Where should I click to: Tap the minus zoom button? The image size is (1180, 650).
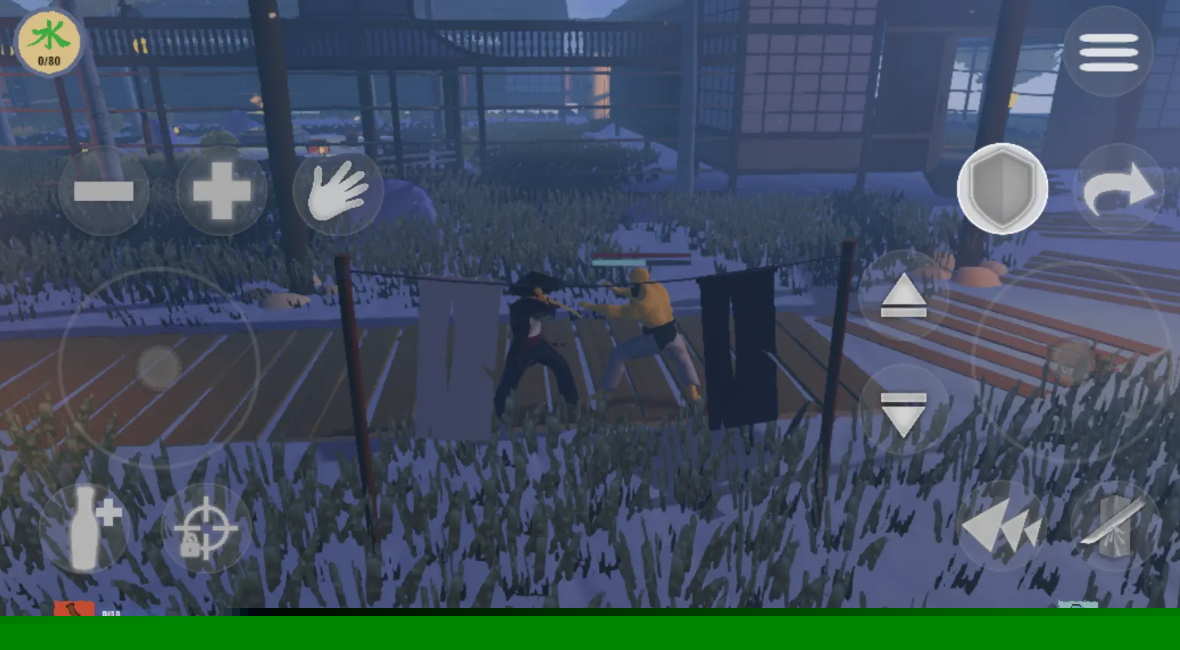click(x=104, y=191)
